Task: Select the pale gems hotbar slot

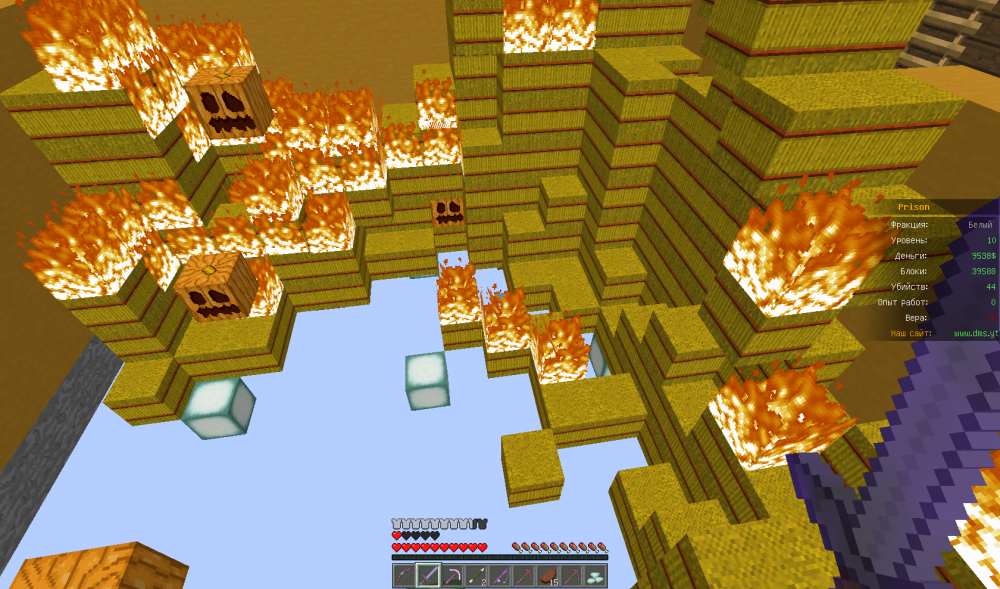Action: 595,576
